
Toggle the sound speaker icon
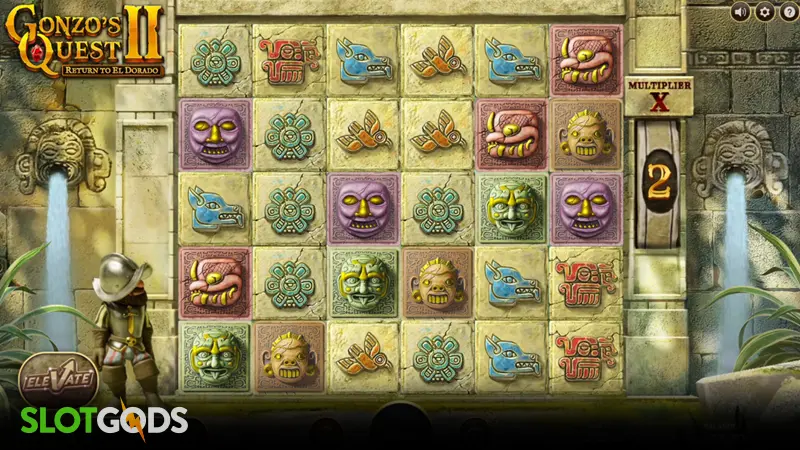click(740, 12)
